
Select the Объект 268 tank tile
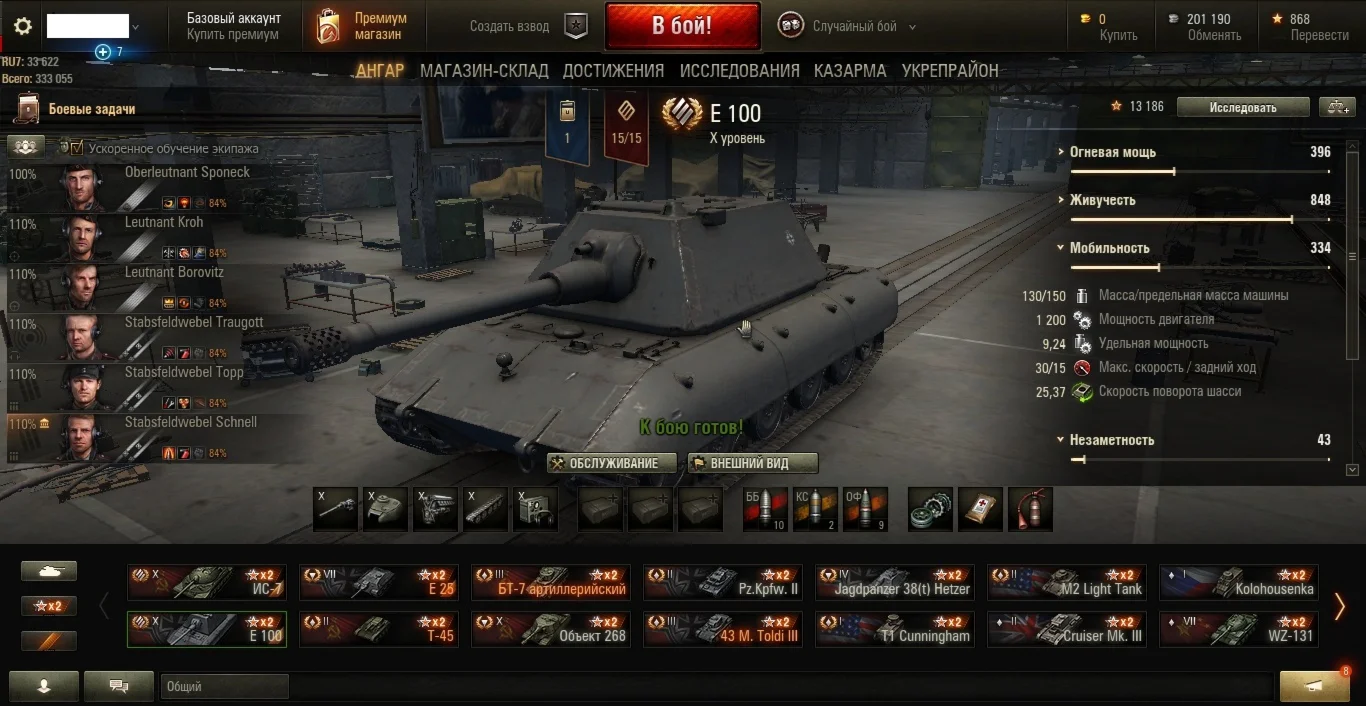click(551, 629)
